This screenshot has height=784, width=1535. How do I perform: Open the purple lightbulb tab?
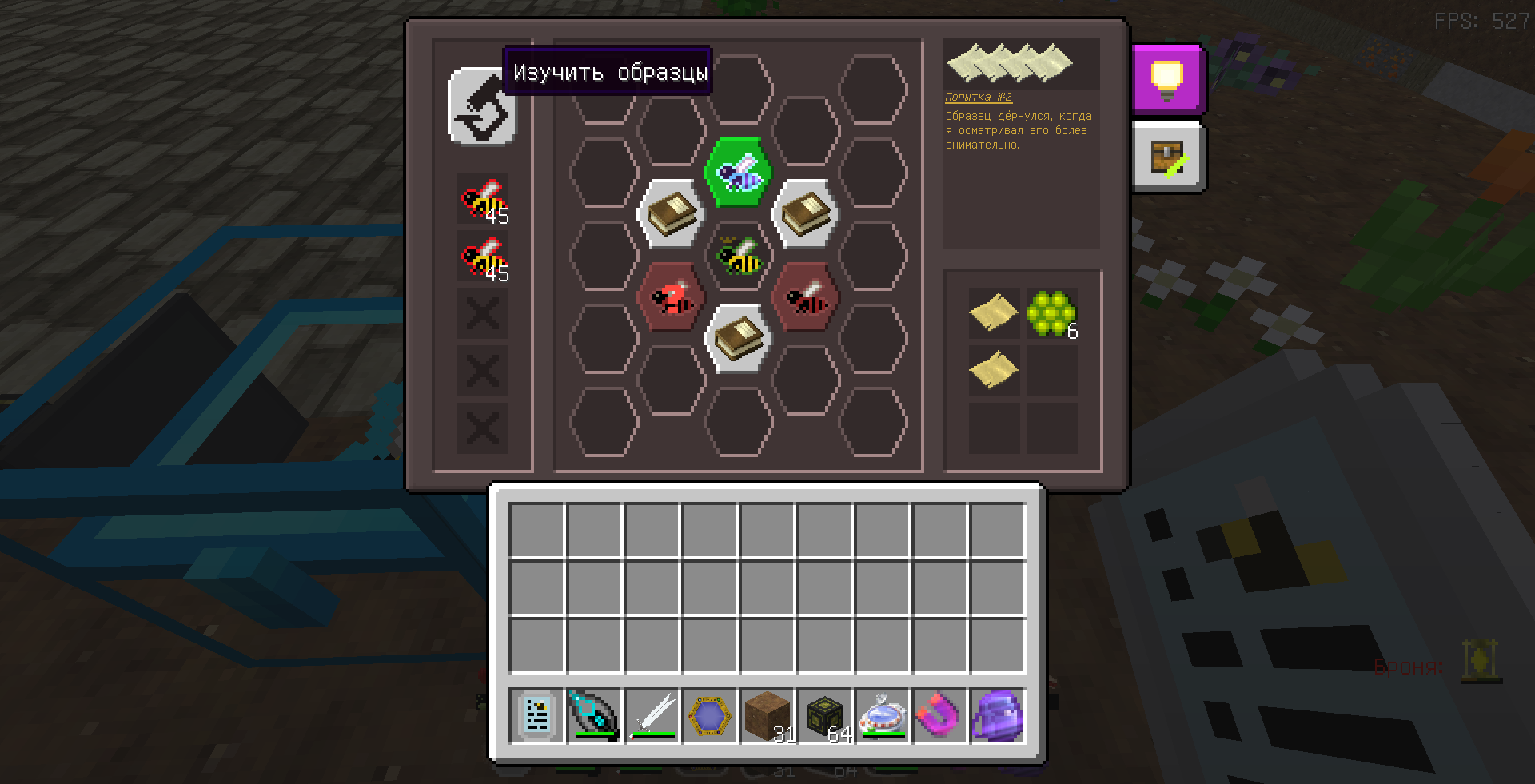1167,77
